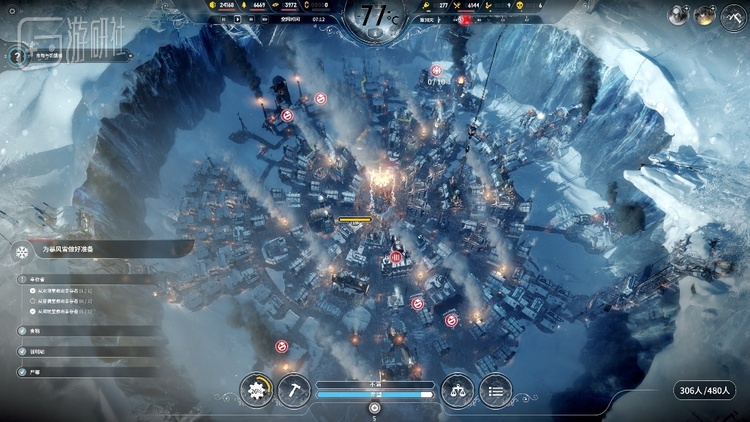Screen dimensions: 750x422
Task: Open the construction hammer menu
Action: click(x=295, y=389)
